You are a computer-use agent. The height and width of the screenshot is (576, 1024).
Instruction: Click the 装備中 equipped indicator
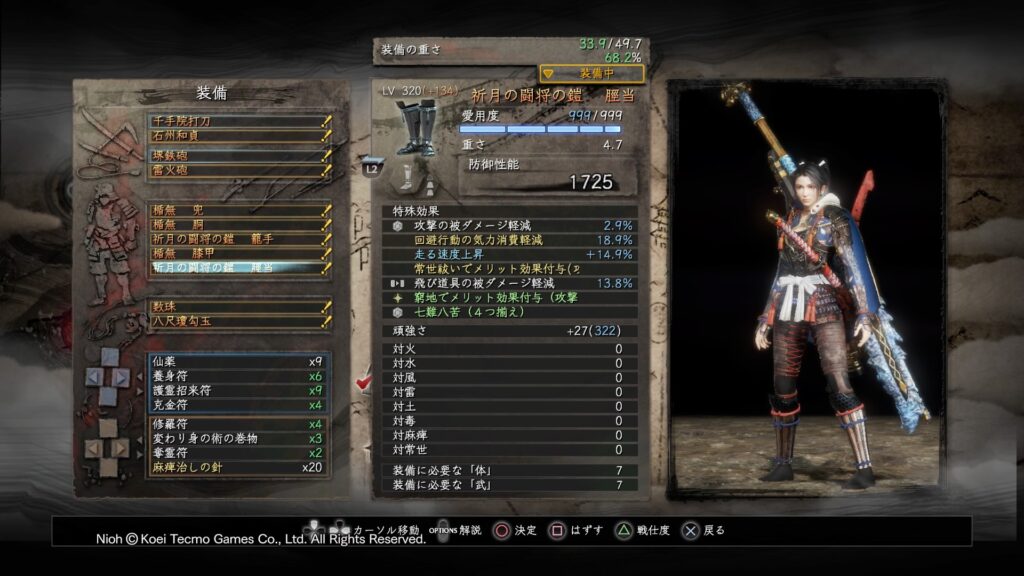tap(592, 73)
